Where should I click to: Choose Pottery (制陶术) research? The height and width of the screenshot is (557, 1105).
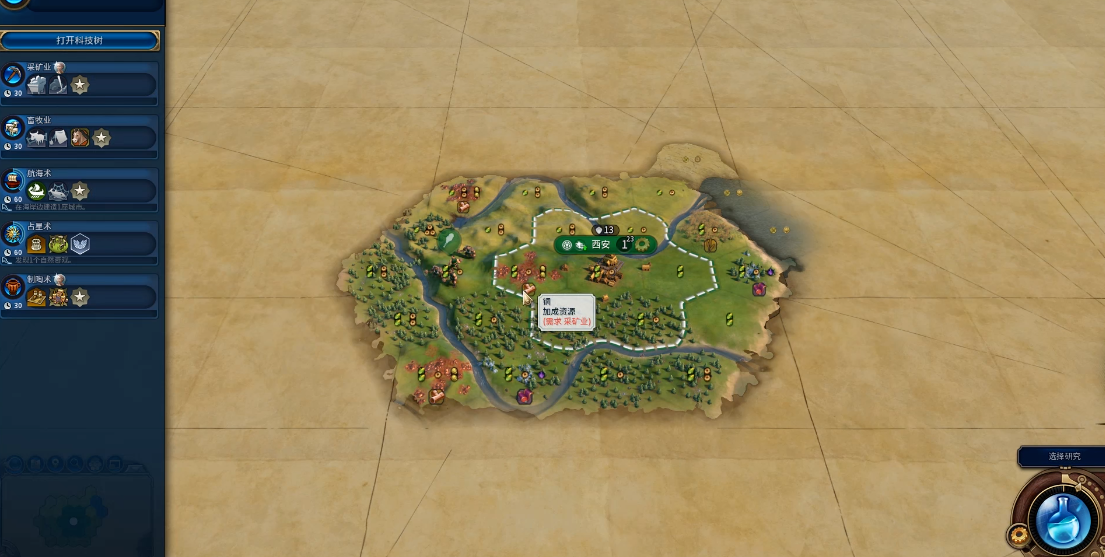pyautogui.click(x=79, y=294)
